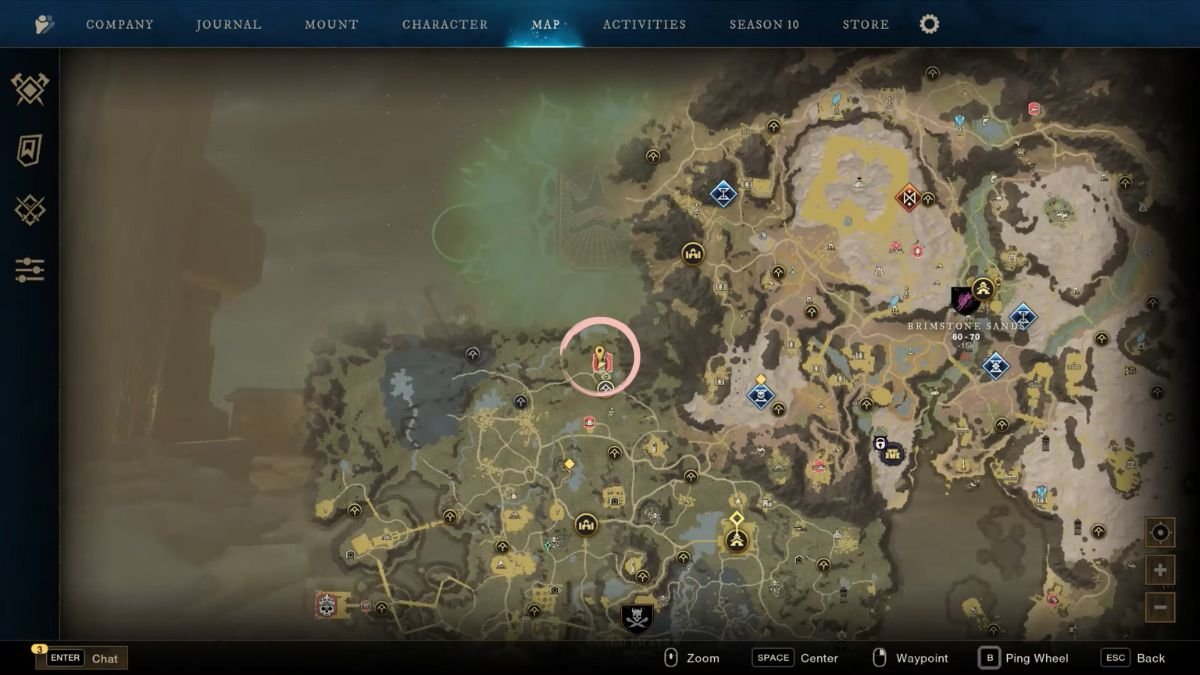The width and height of the screenshot is (1200, 675).
Task: Open the Store tab
Action: 865,25
